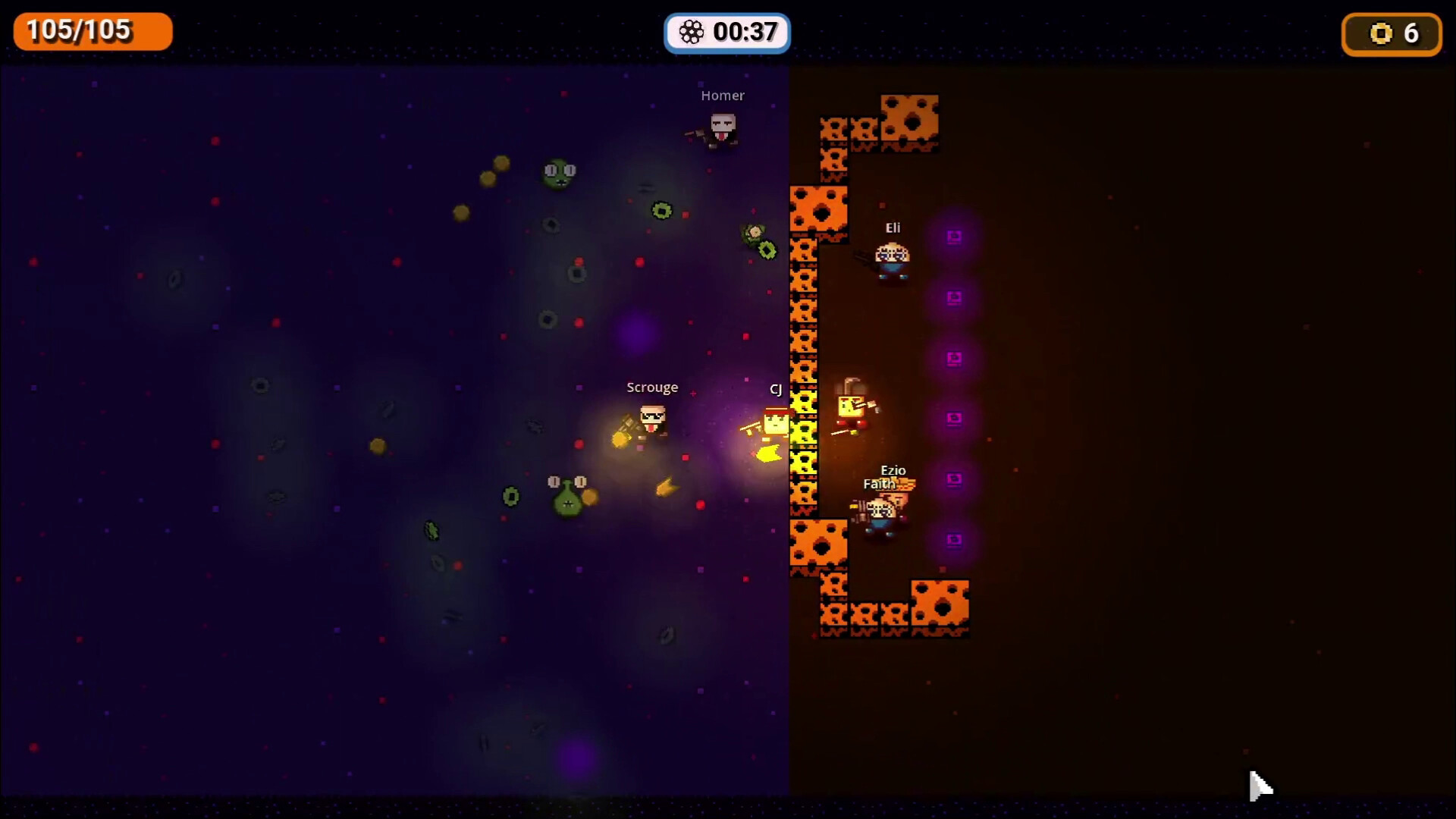Click the gold coin icon in coin counter

[x=1382, y=33]
